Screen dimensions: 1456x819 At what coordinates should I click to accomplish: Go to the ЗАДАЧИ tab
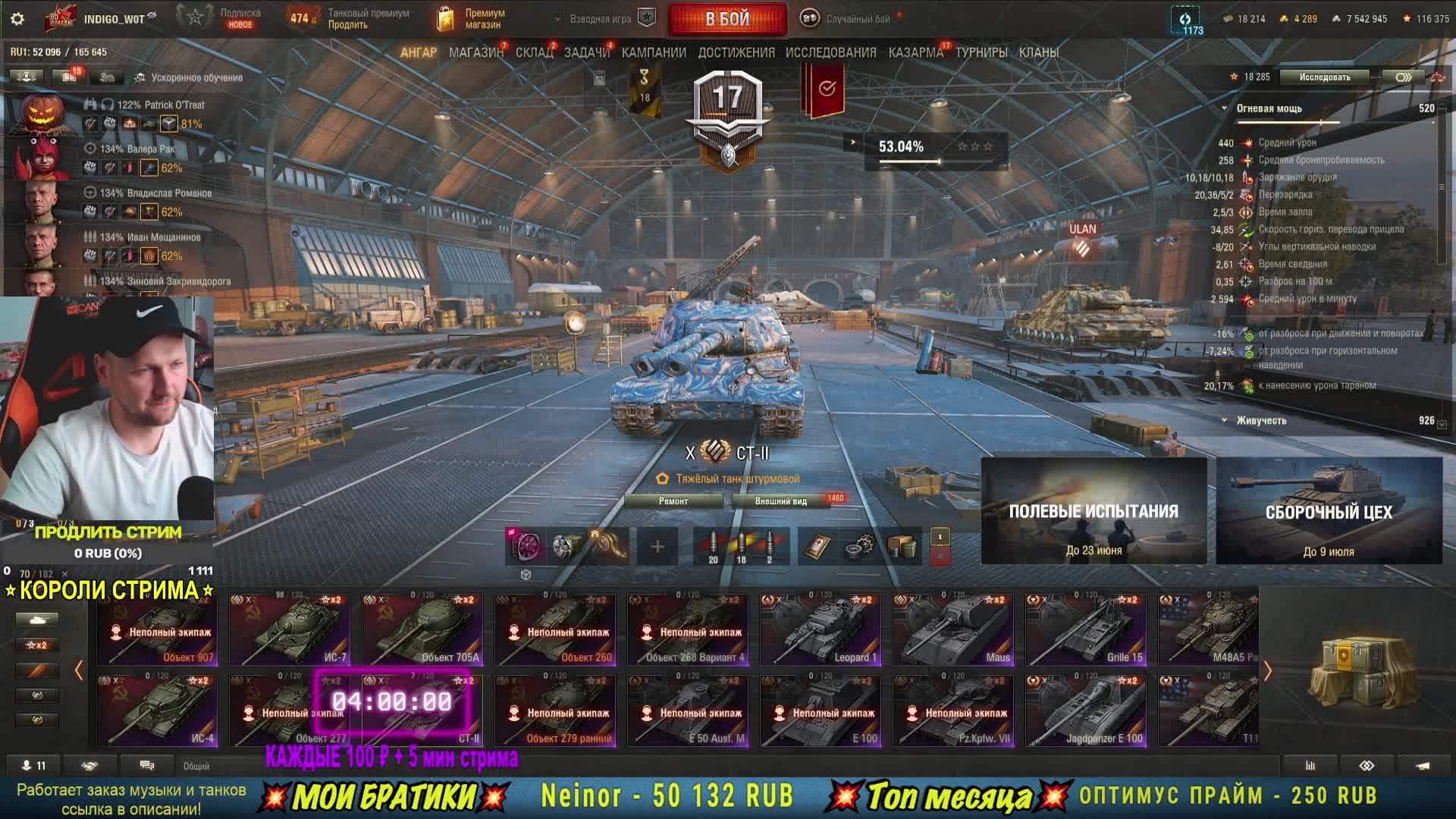click(x=586, y=52)
